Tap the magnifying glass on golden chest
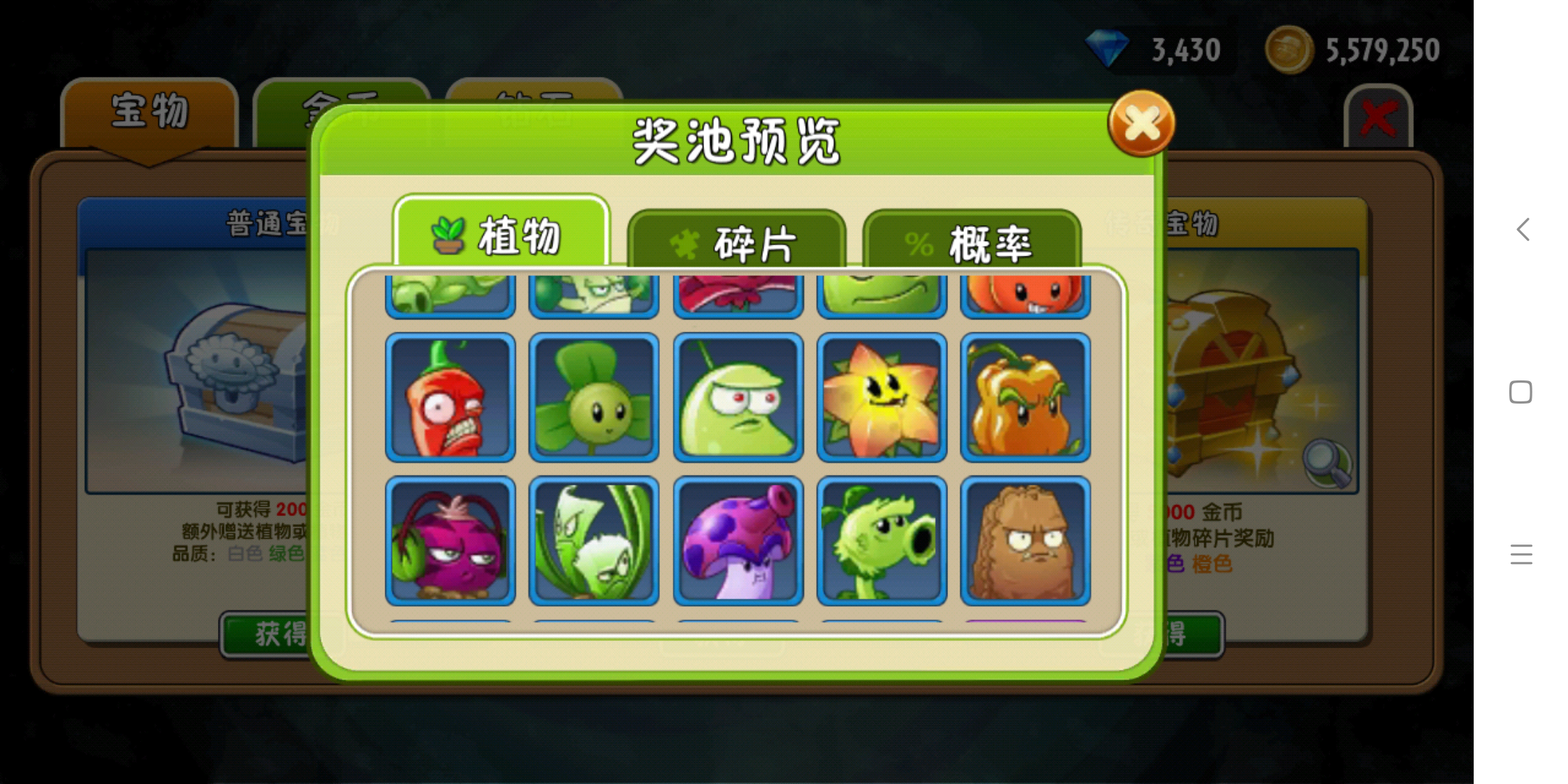1568x784 pixels. click(1328, 462)
